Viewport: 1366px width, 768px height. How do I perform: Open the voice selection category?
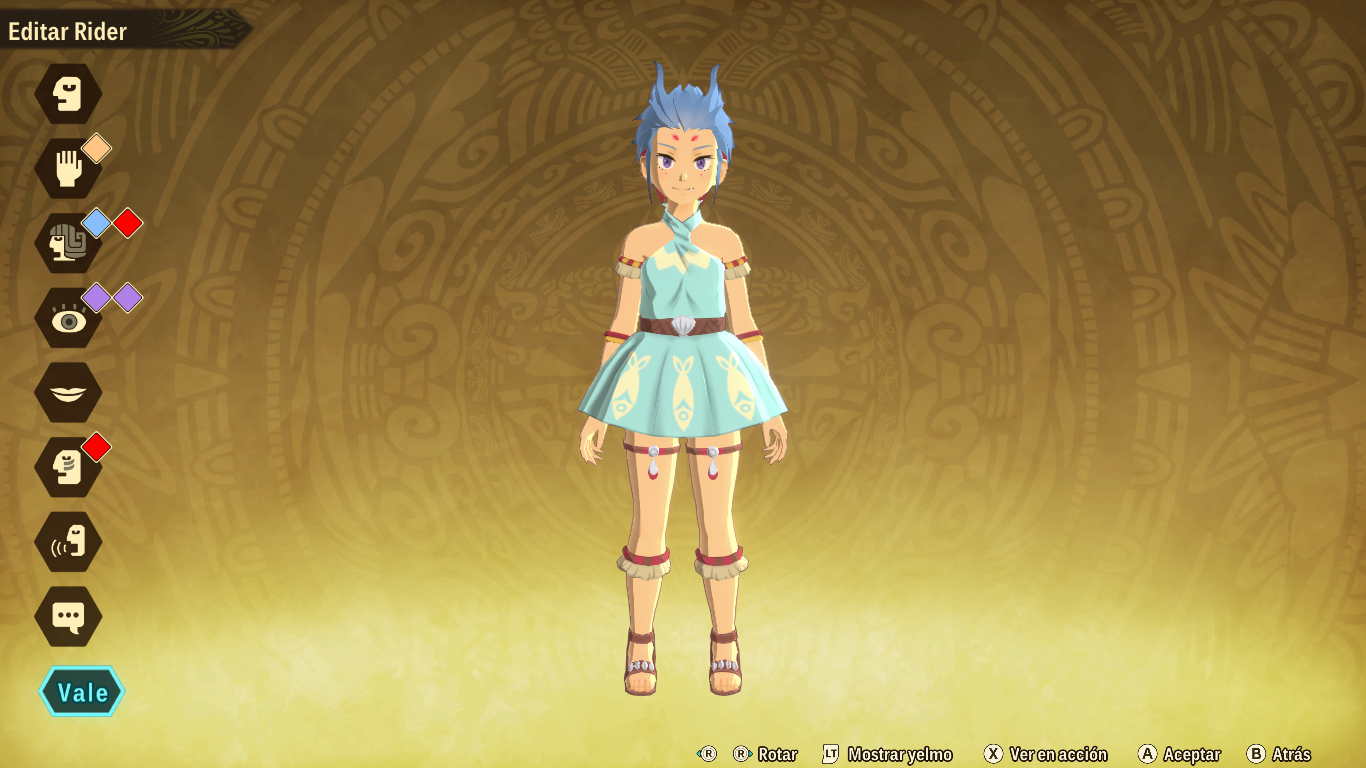(68, 542)
